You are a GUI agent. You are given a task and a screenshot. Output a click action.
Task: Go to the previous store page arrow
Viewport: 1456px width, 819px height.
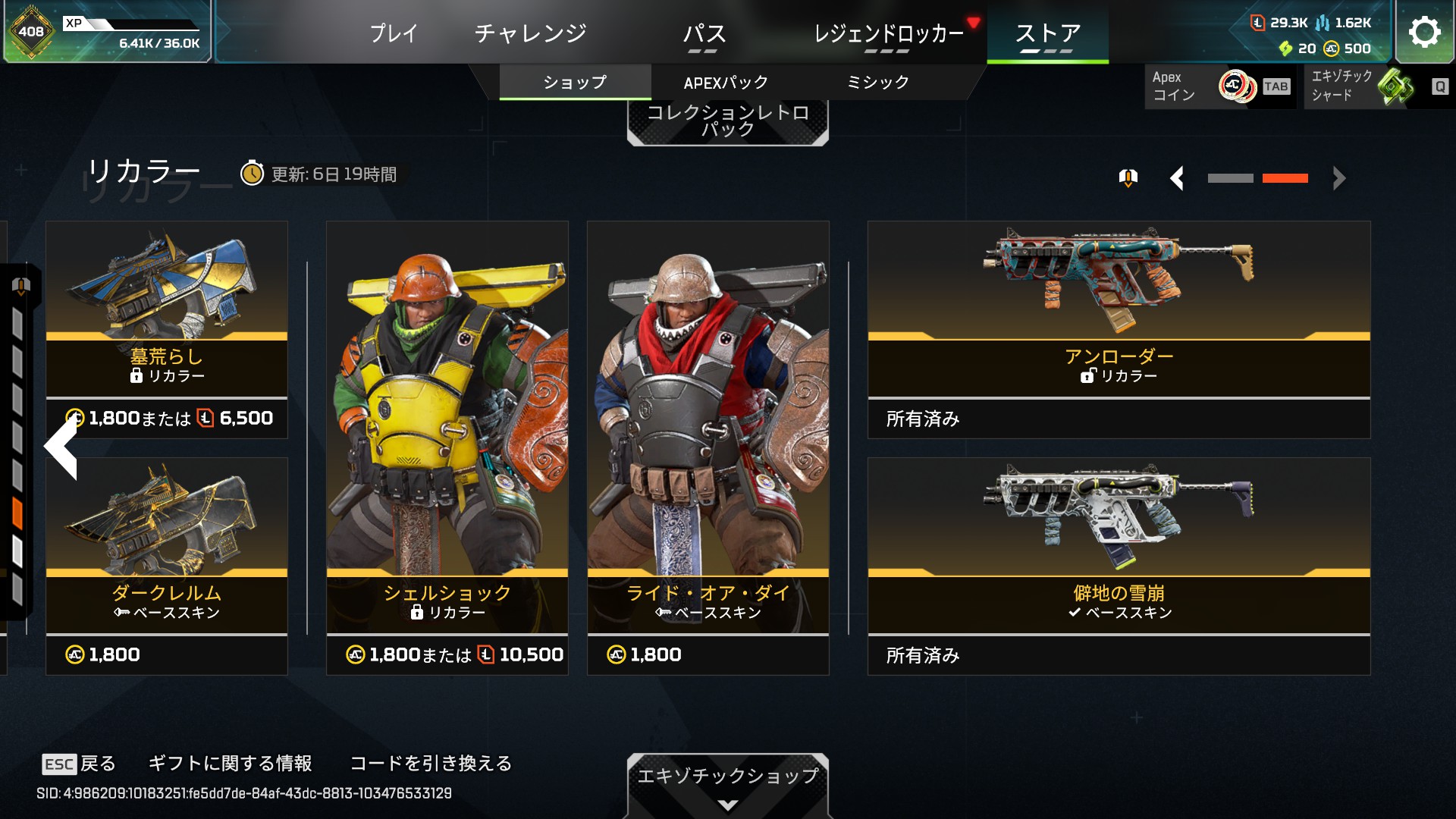tap(1177, 178)
